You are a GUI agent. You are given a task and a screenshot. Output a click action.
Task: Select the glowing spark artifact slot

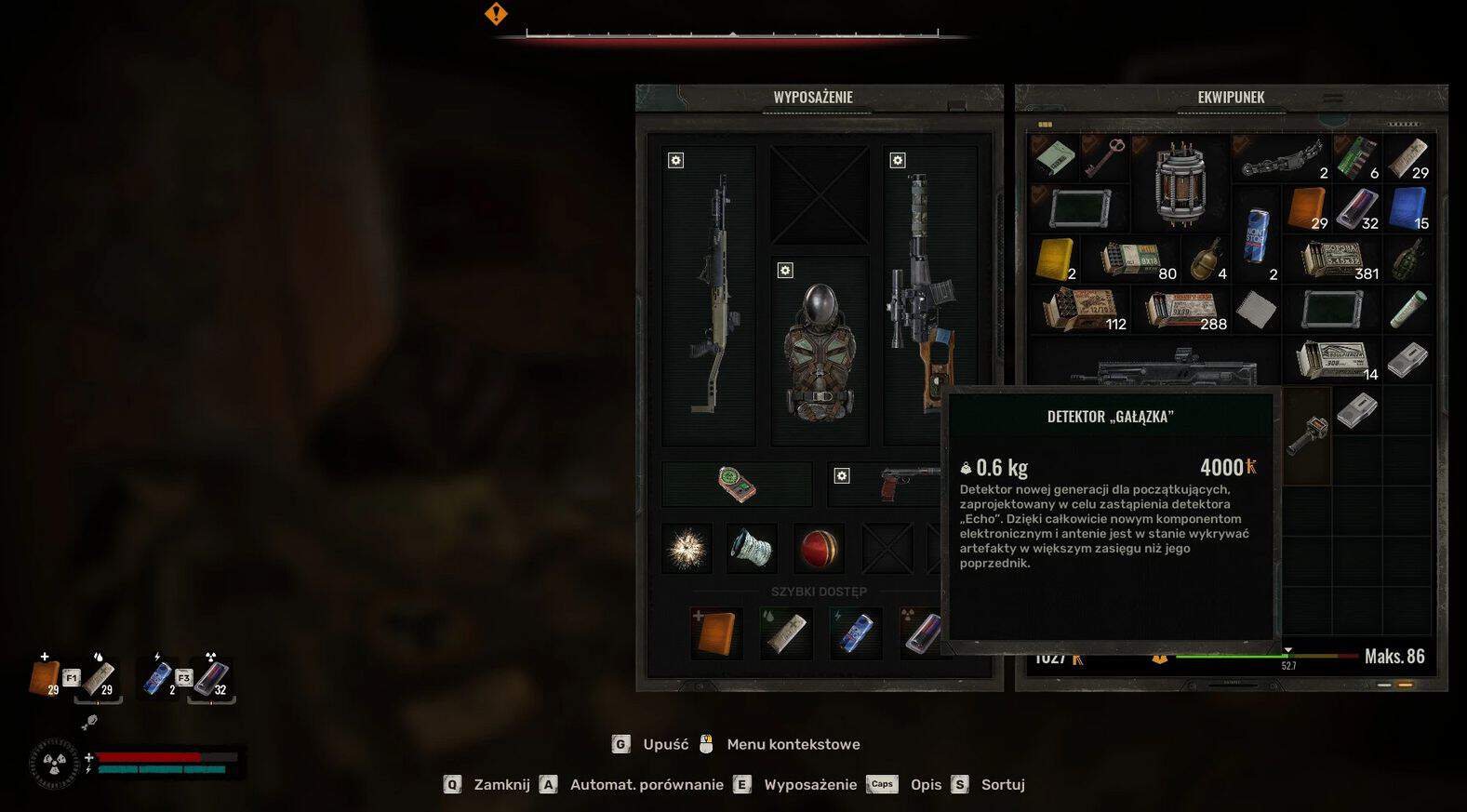(687, 549)
